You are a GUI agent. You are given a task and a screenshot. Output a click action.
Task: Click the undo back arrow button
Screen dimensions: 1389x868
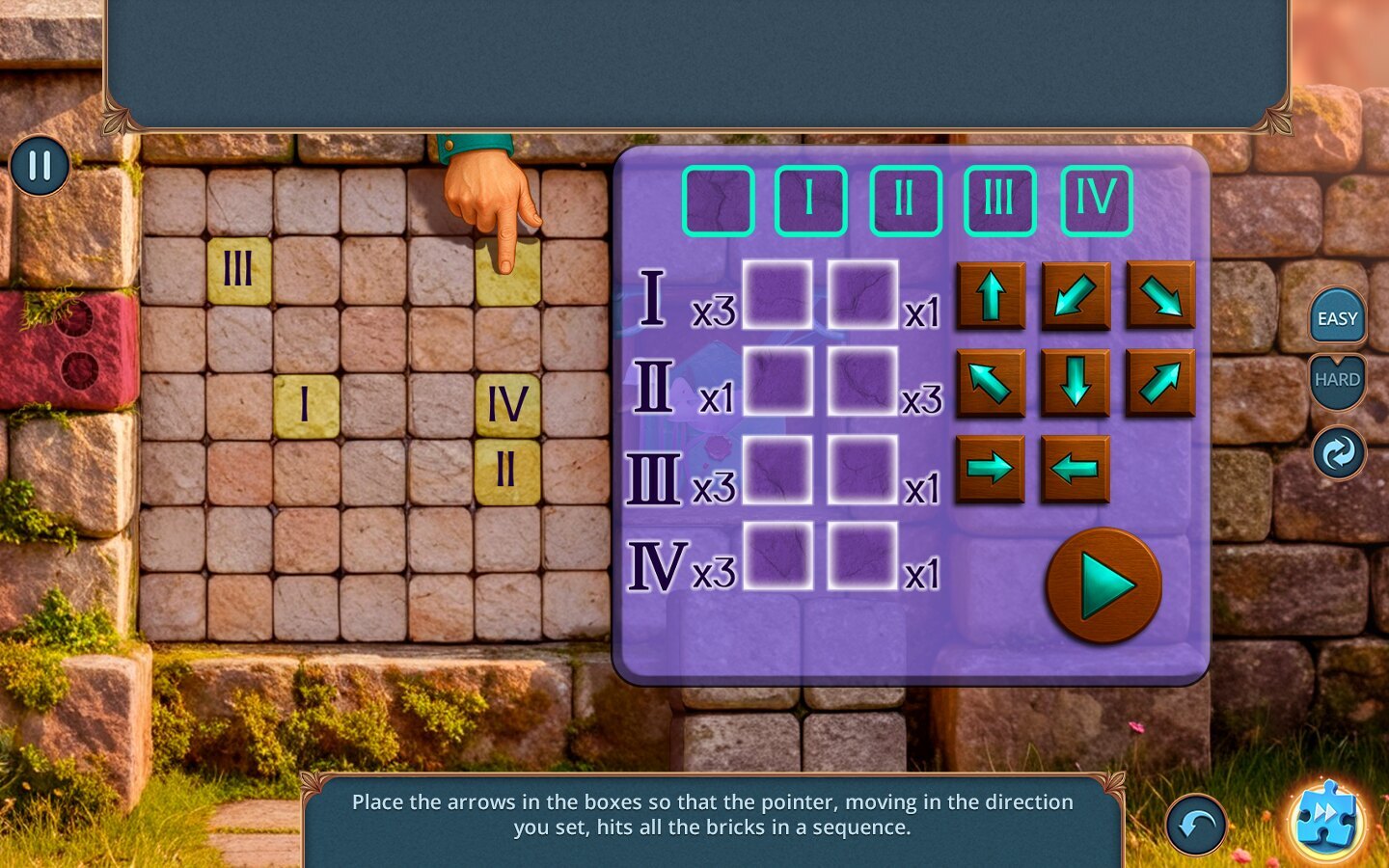[1196, 825]
